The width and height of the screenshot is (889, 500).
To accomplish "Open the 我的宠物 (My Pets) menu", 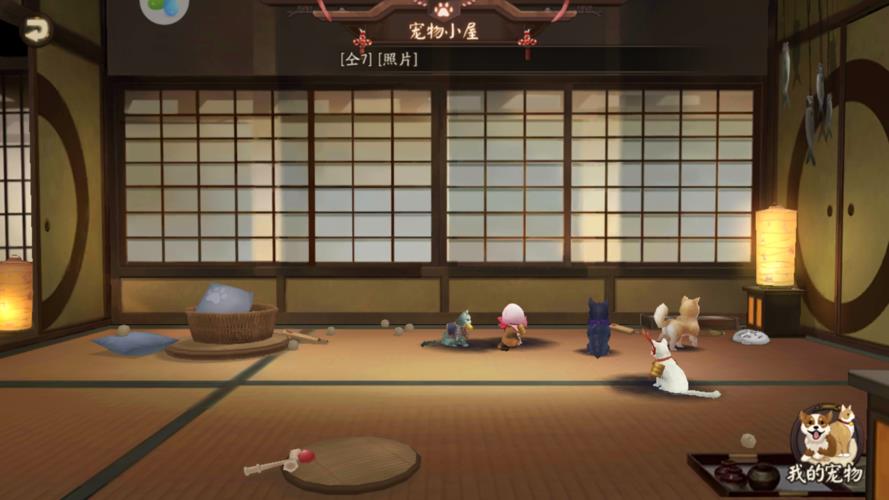I will 825,440.
